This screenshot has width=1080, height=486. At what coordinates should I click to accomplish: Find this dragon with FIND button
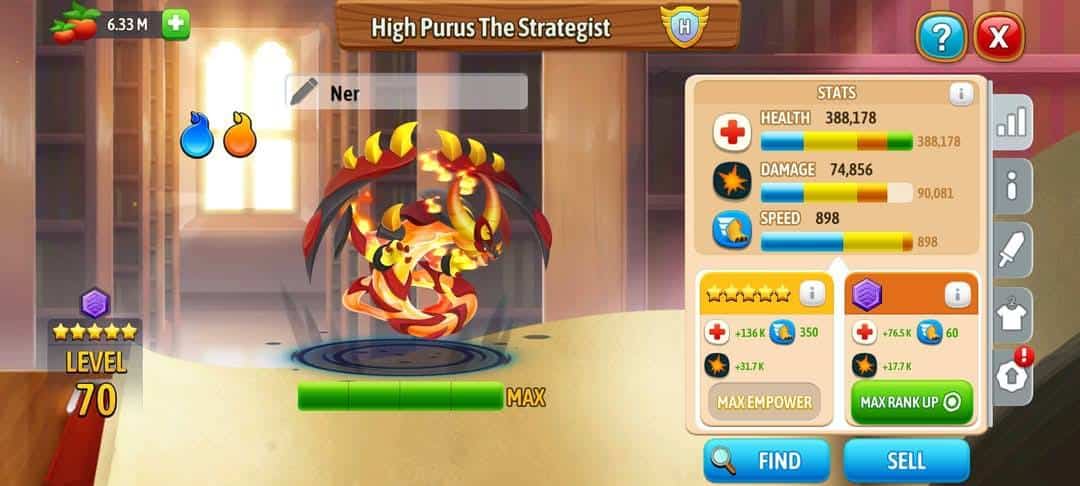766,461
